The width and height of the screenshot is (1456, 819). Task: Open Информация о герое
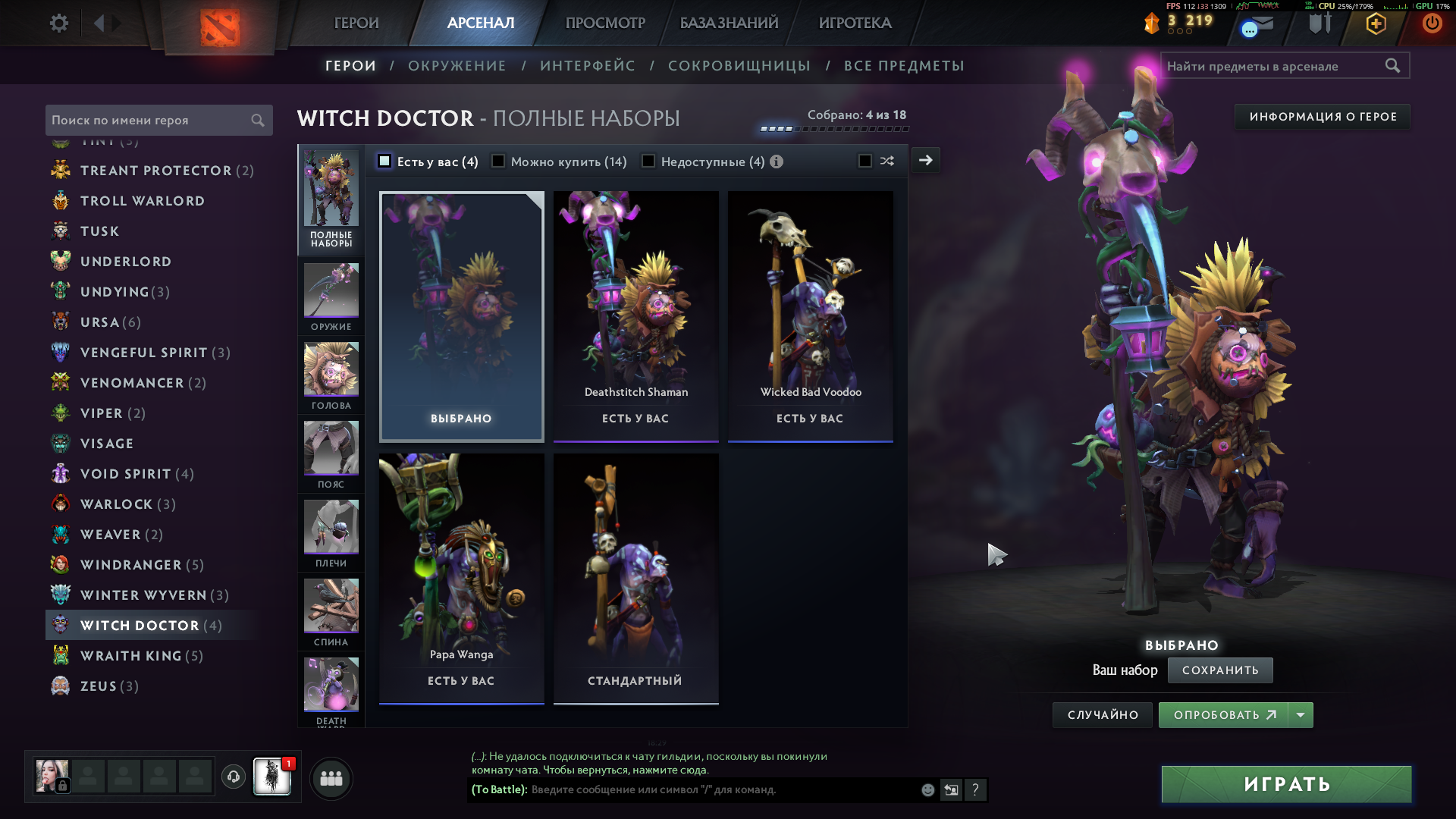[1323, 117]
